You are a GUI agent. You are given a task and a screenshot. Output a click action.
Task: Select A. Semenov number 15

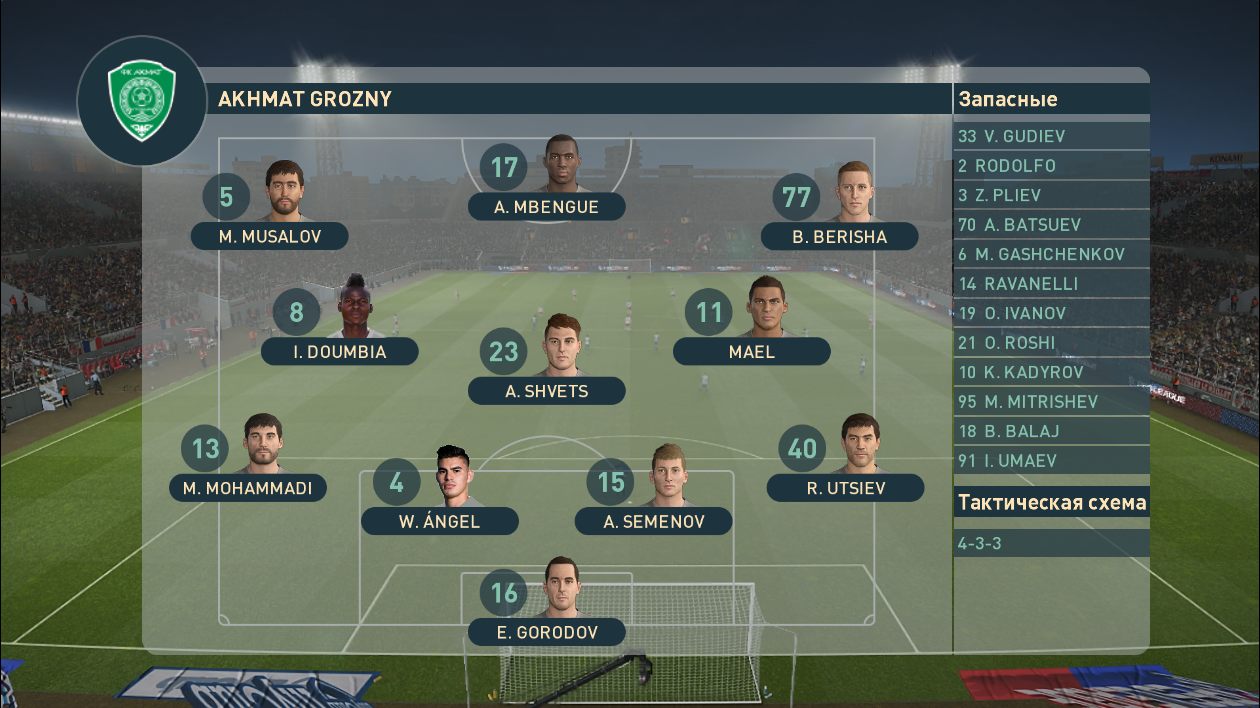[653, 521]
